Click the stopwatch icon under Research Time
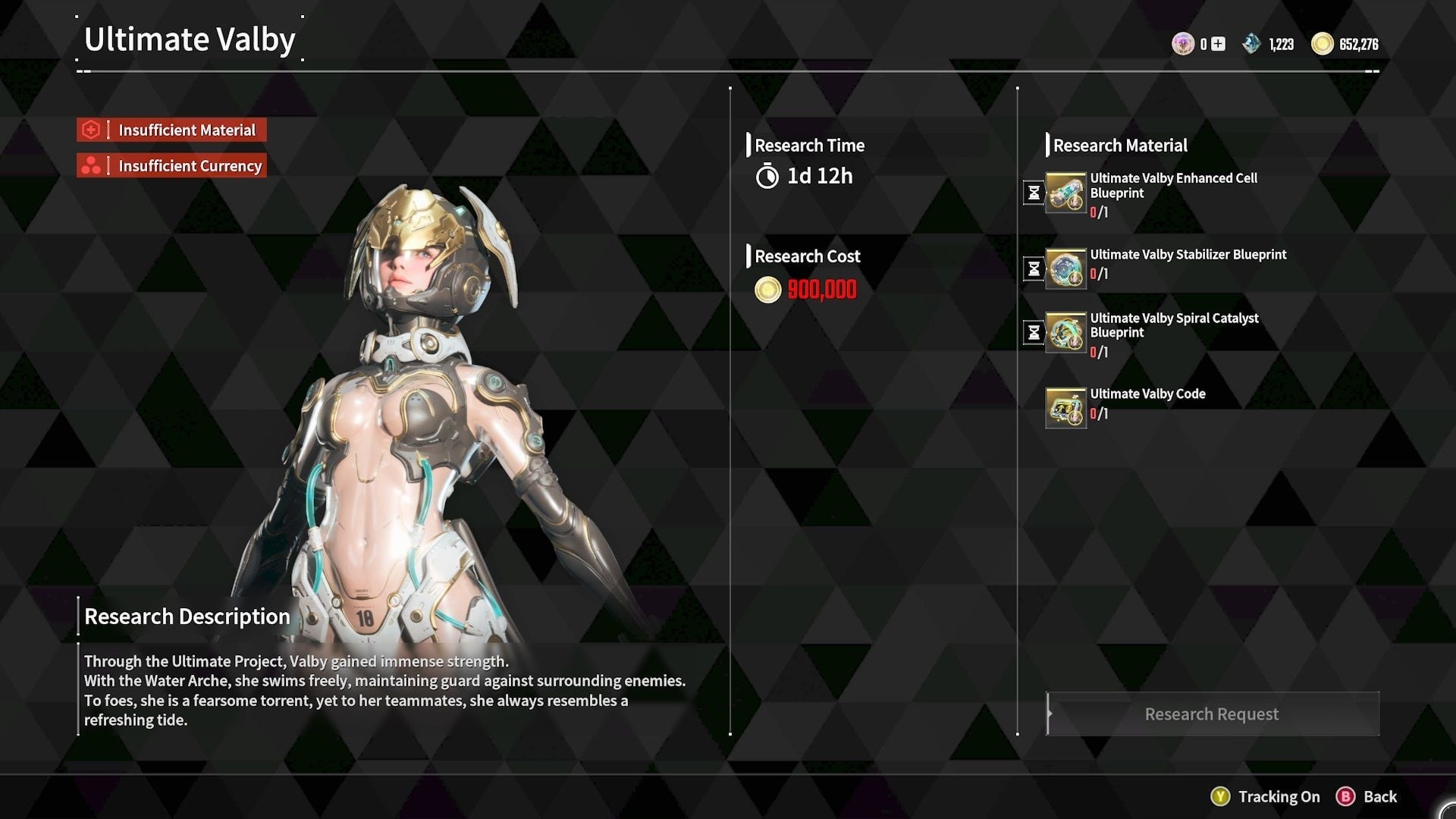 [768, 177]
